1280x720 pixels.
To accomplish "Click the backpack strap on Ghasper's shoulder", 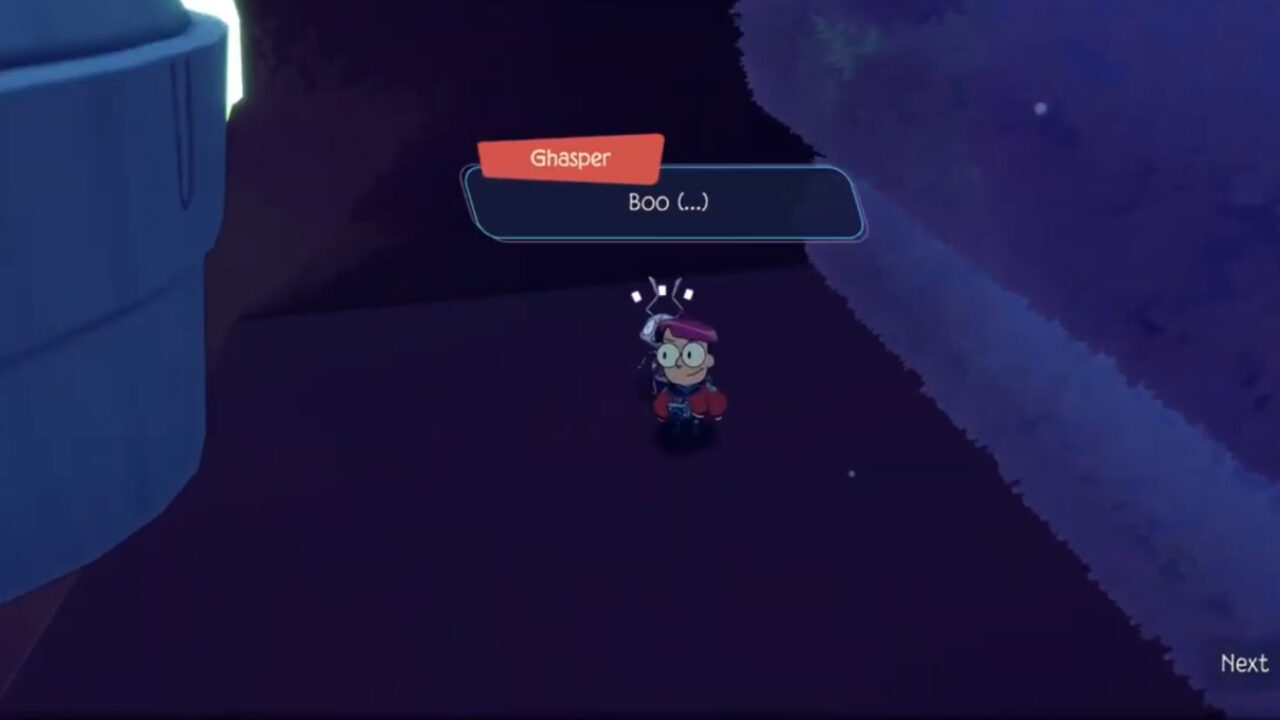I will (x=657, y=385).
